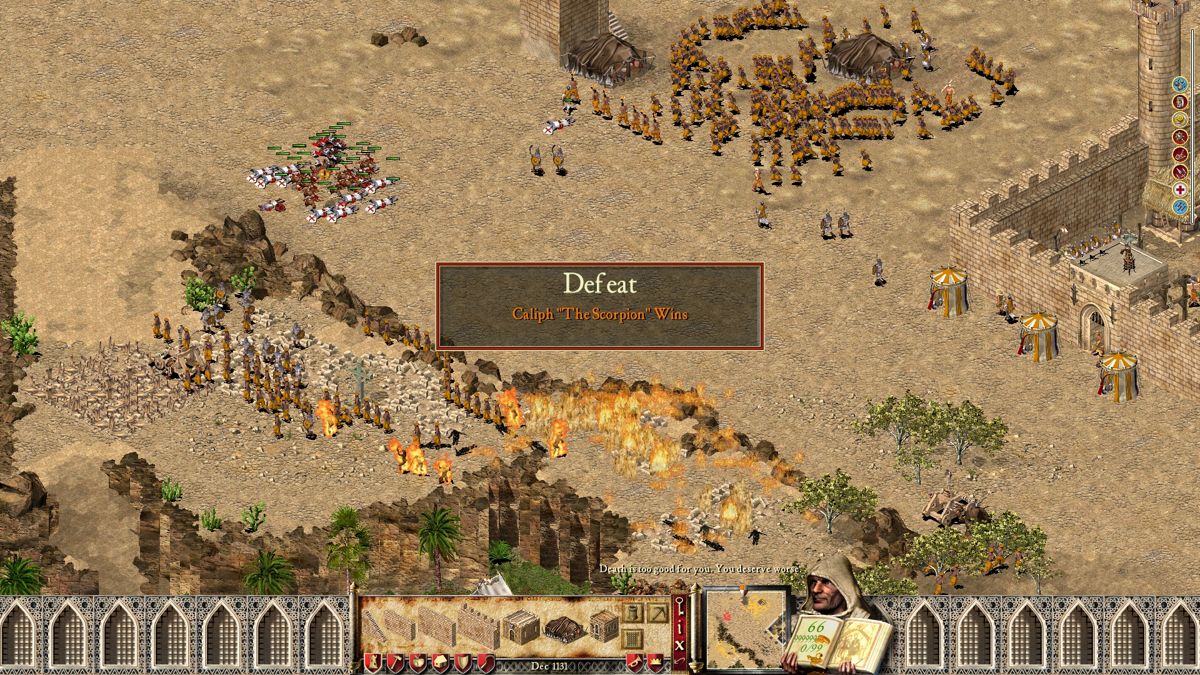The image size is (1200, 675).
Task: Select the armoury building icon
Action: point(602,627)
